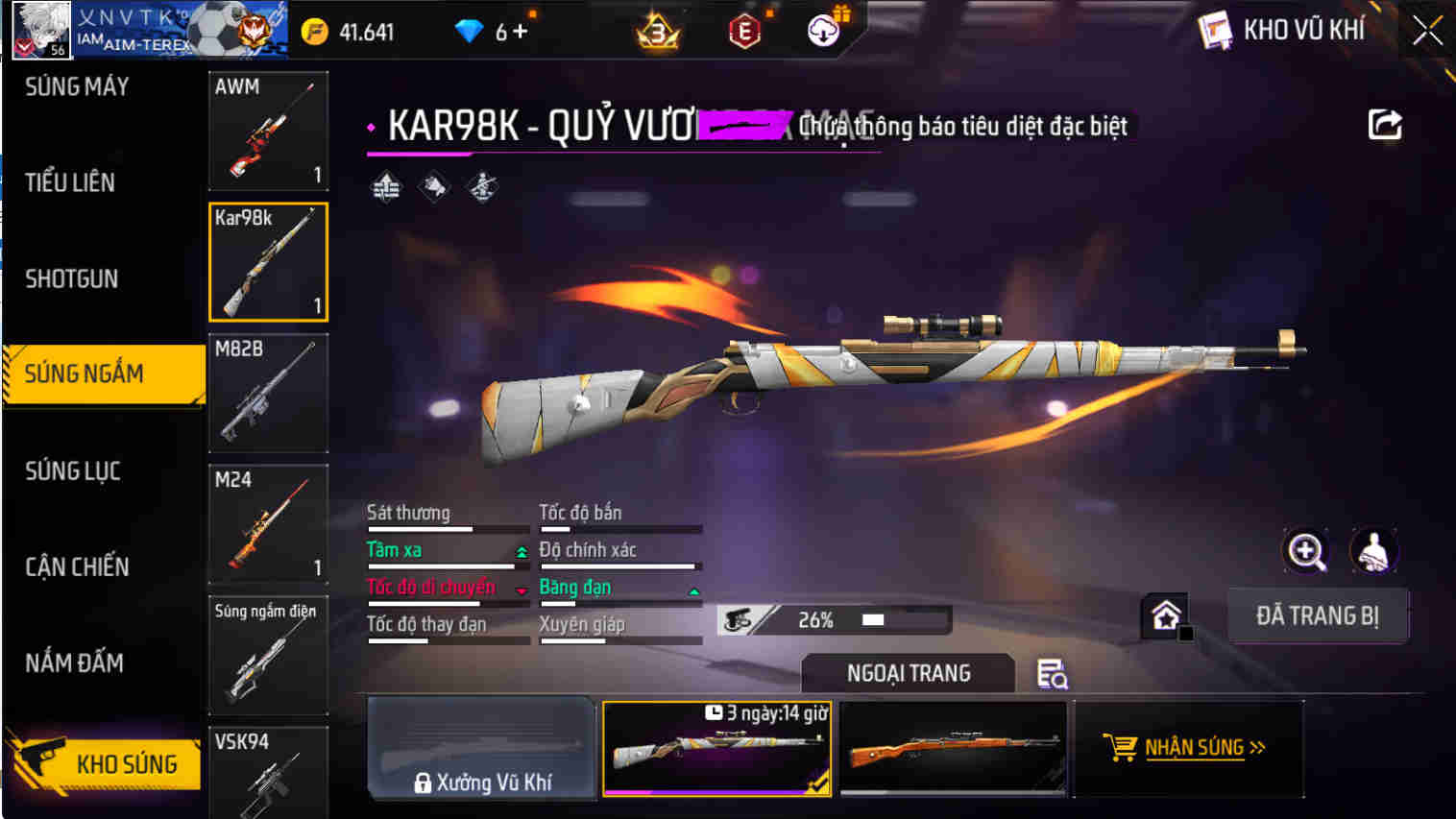Select the M24 sniper thumbnail
This screenshot has width=1456, height=819.
pos(268,523)
